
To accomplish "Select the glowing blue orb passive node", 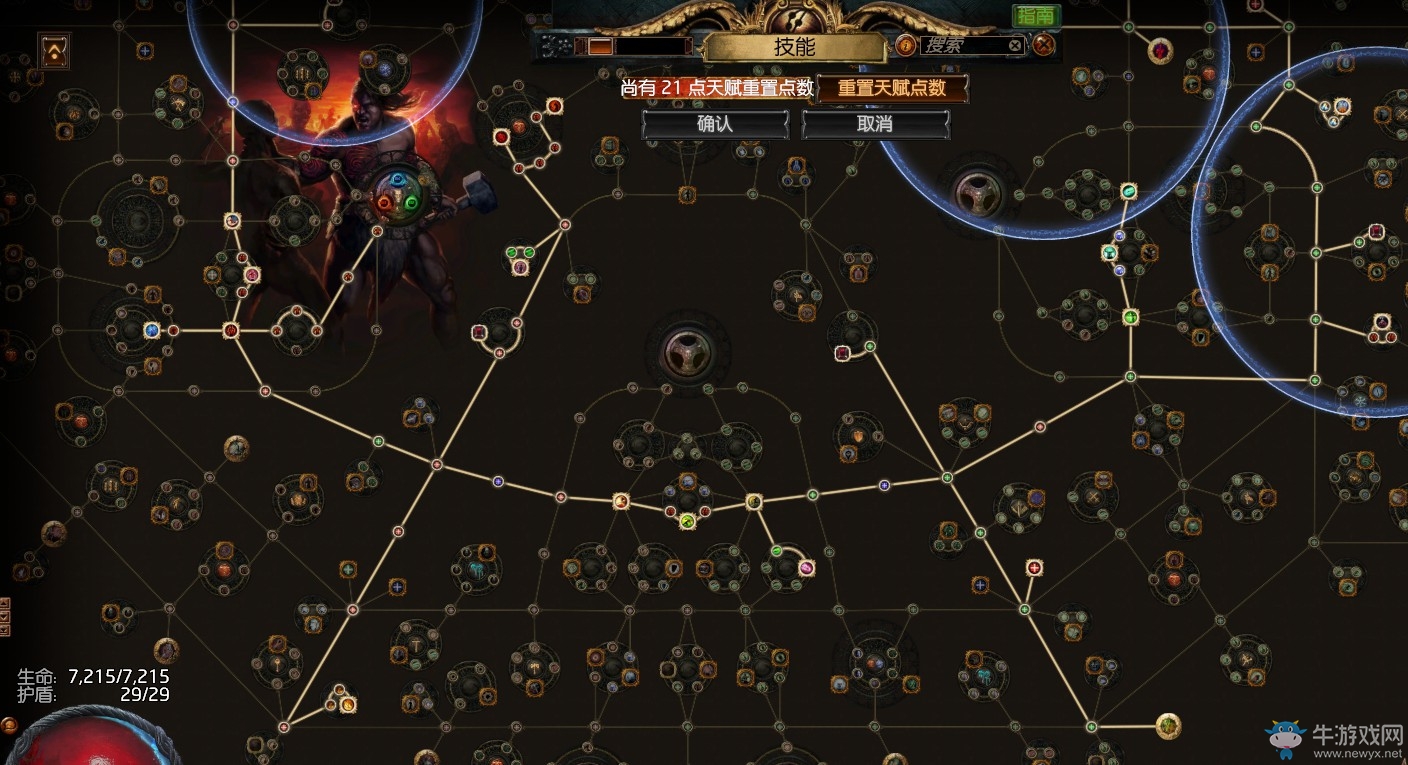I will (152, 329).
